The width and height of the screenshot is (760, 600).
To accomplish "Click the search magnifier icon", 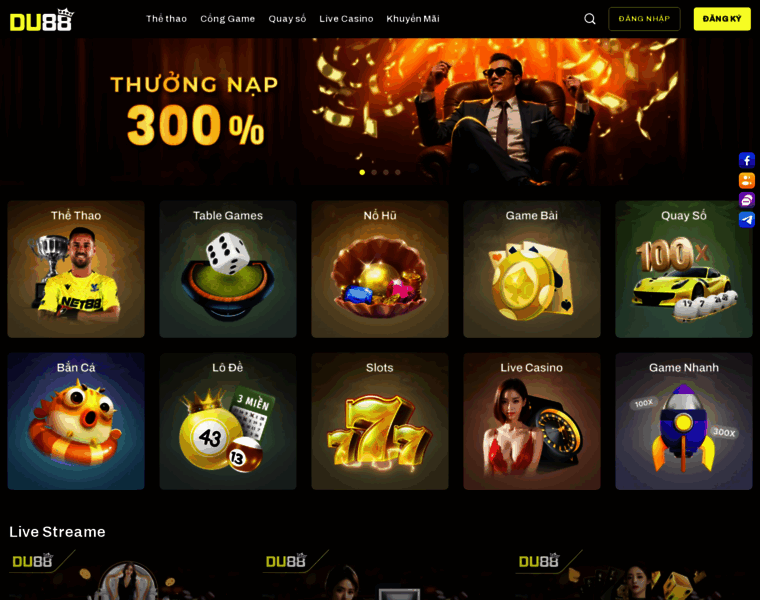I will tap(590, 19).
